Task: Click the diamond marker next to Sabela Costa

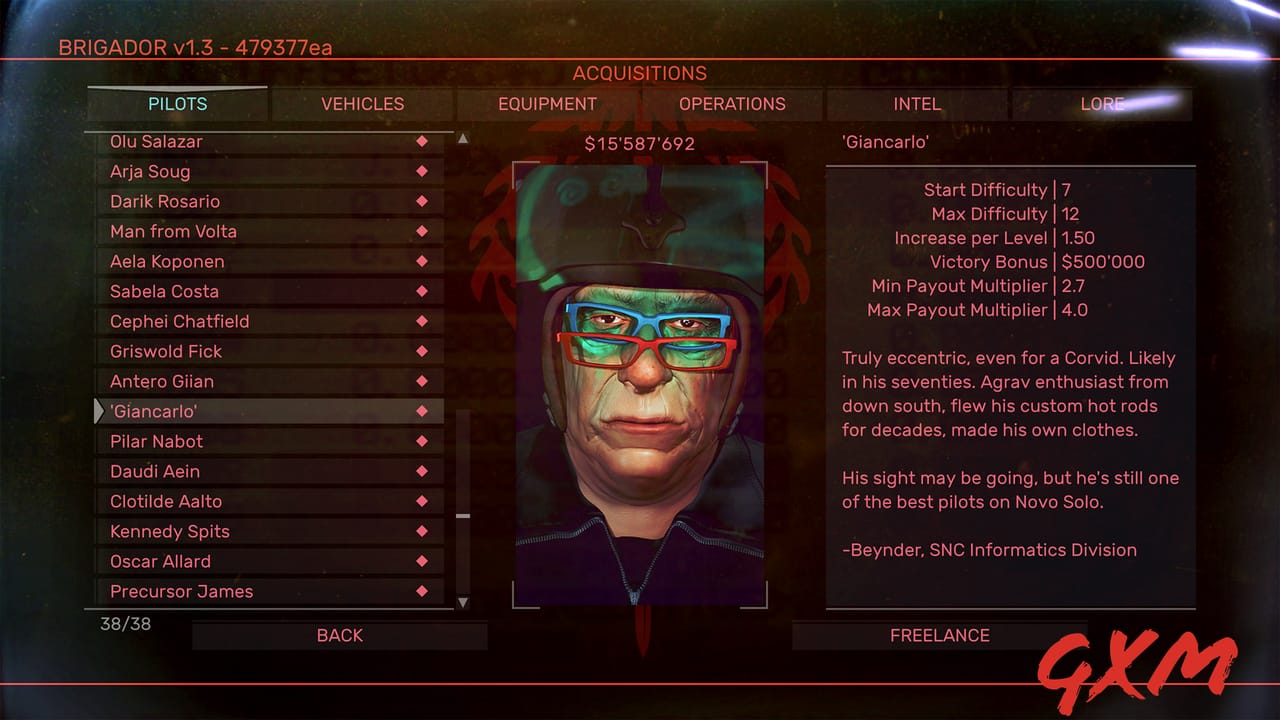Action: (x=423, y=291)
